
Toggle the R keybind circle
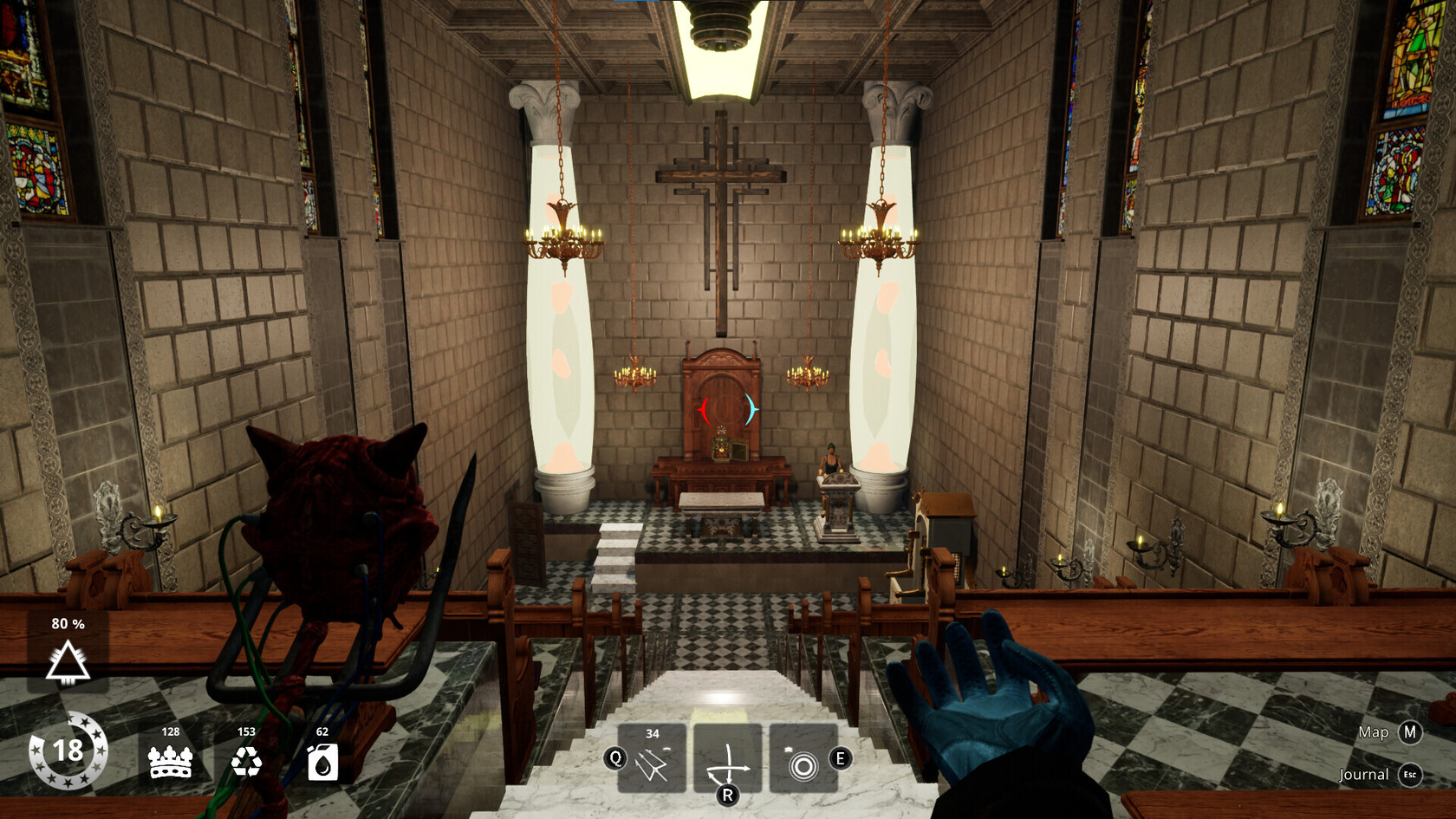[x=728, y=793]
